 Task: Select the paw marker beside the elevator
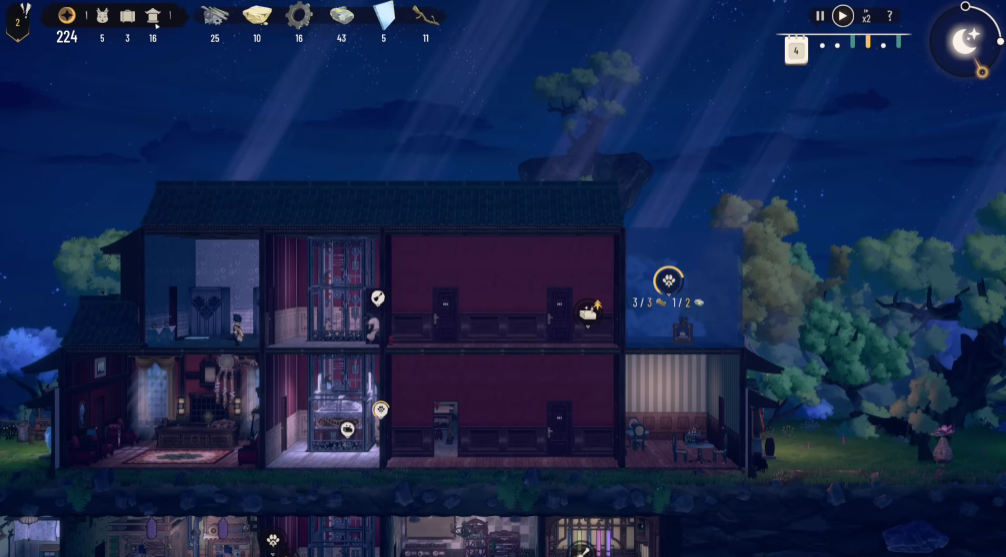[380, 409]
